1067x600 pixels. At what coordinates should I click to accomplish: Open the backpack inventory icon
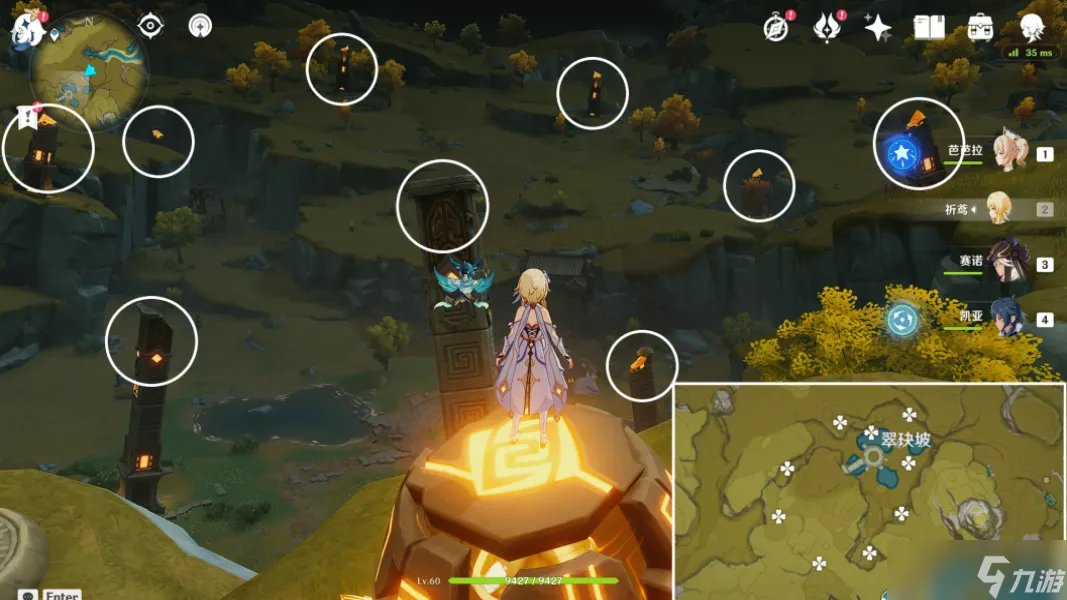click(x=980, y=28)
